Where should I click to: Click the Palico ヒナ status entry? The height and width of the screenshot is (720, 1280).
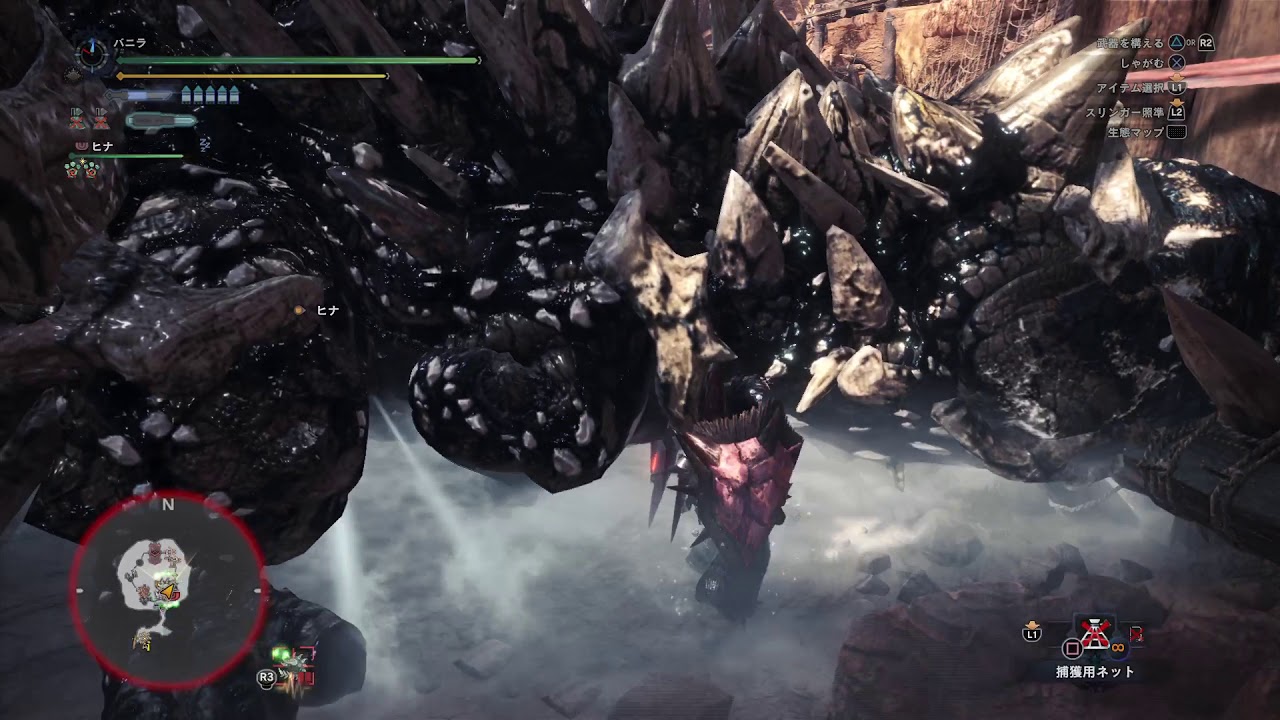coord(100,147)
